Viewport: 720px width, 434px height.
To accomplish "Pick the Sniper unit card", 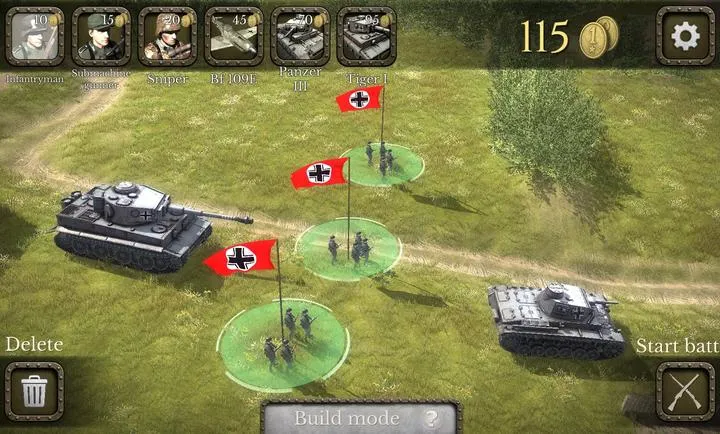I will [167, 36].
